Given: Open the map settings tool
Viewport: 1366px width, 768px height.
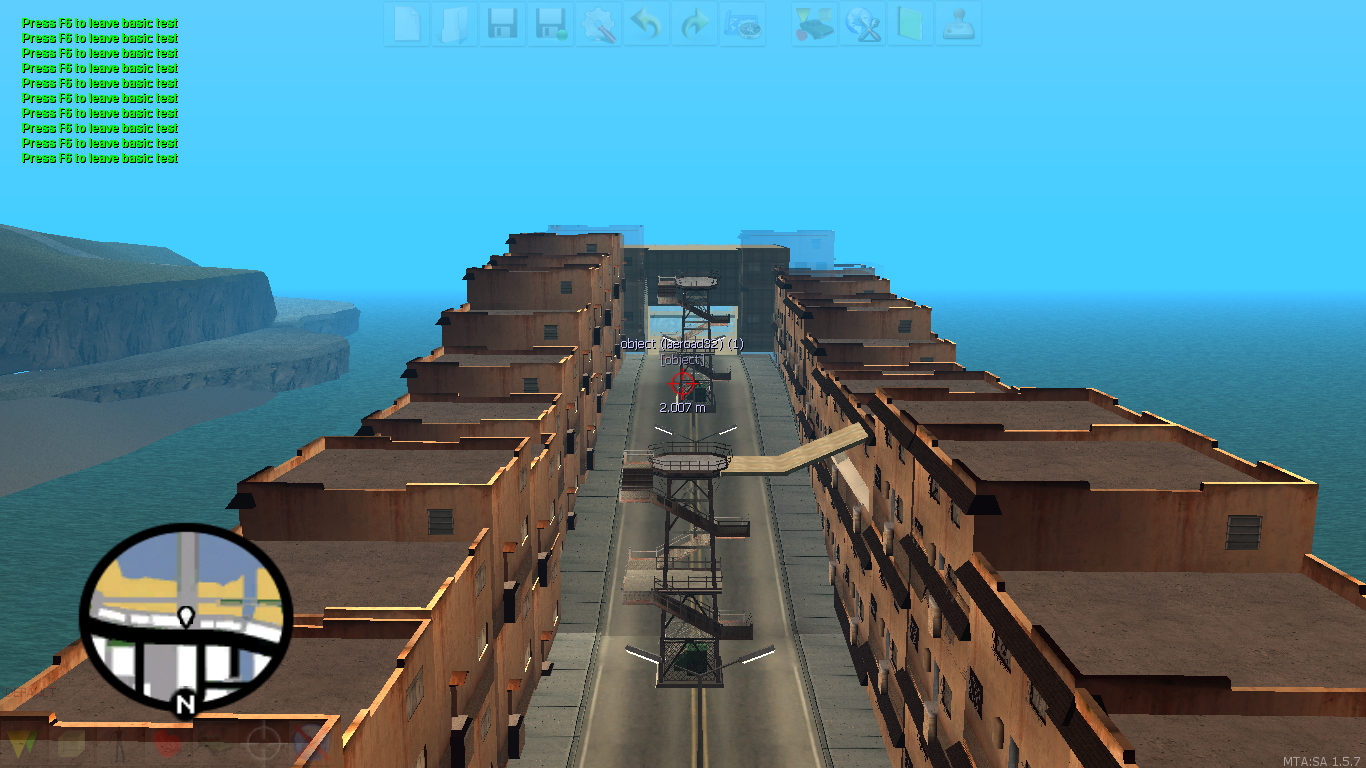Looking at the screenshot, I should (598, 25).
